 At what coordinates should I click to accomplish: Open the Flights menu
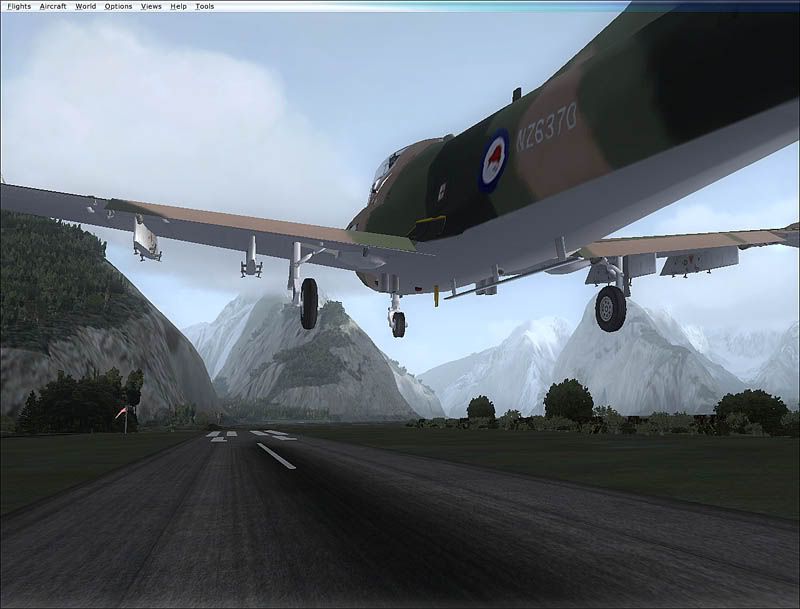click(19, 6)
